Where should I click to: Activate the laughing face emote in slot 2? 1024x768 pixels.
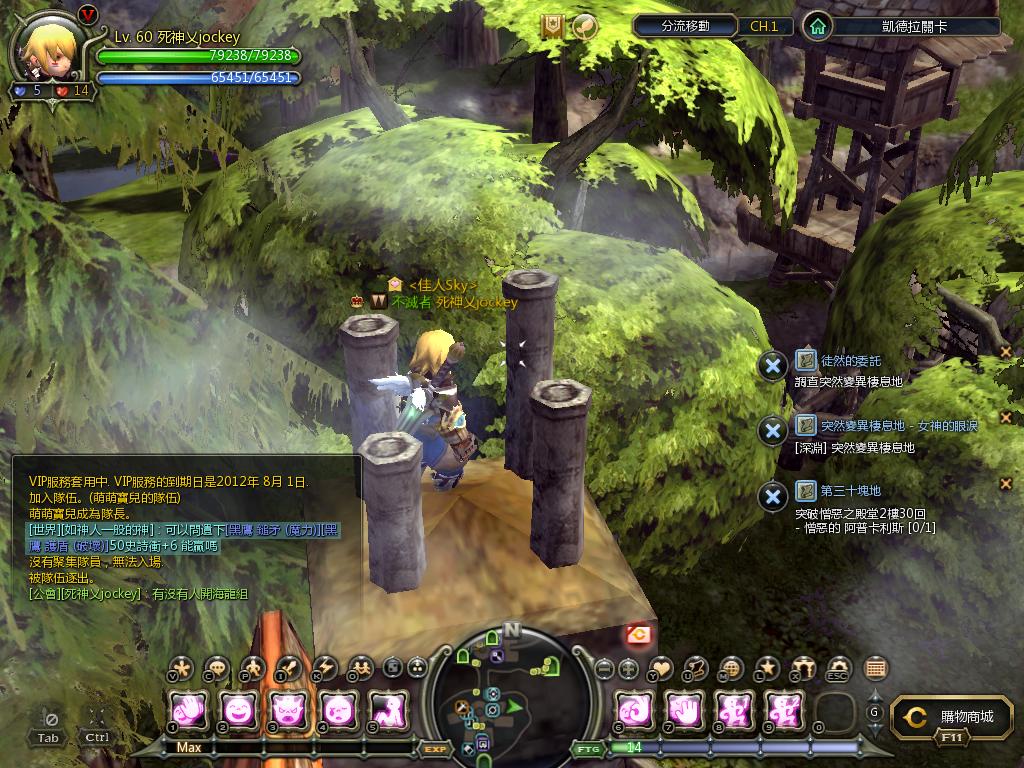tap(238, 711)
